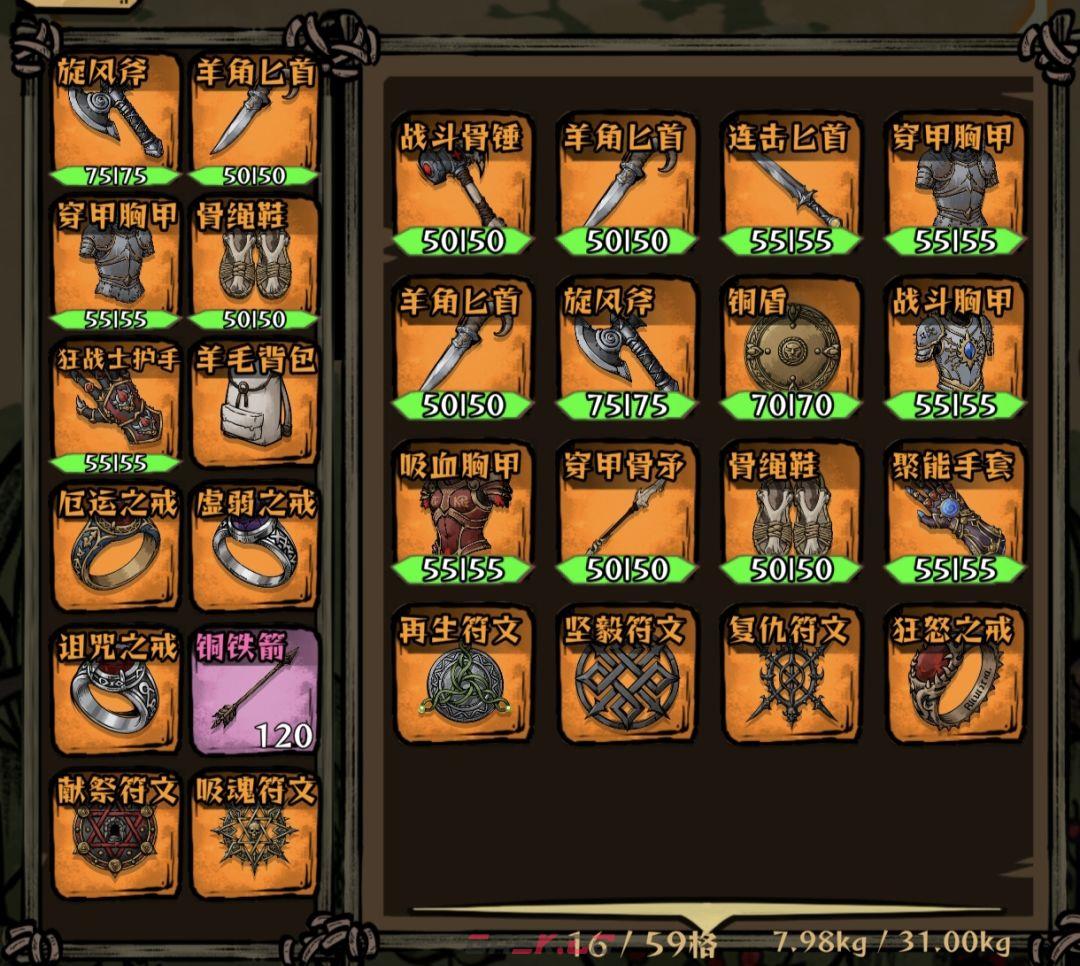The image size is (1080, 966).
Task: Pick the 复仇符文 rune
Action: [x=790, y=677]
